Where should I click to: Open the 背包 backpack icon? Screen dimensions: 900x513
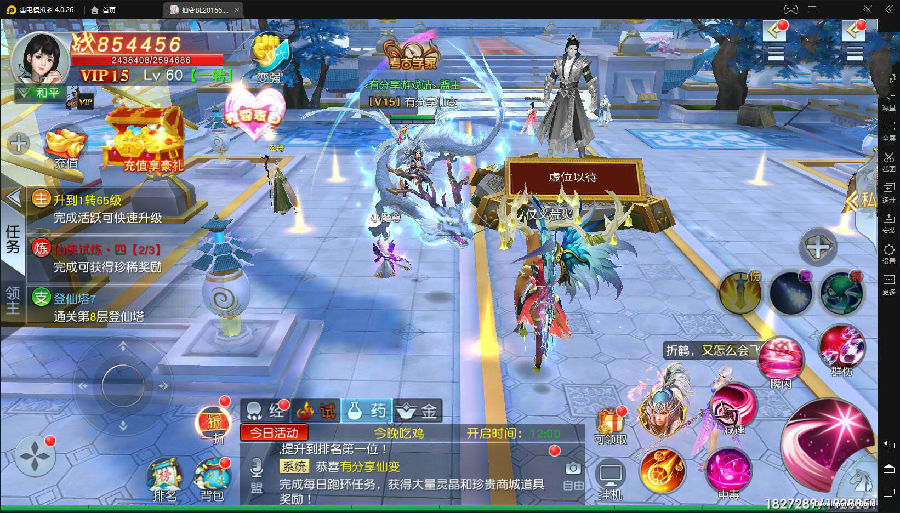pos(212,480)
